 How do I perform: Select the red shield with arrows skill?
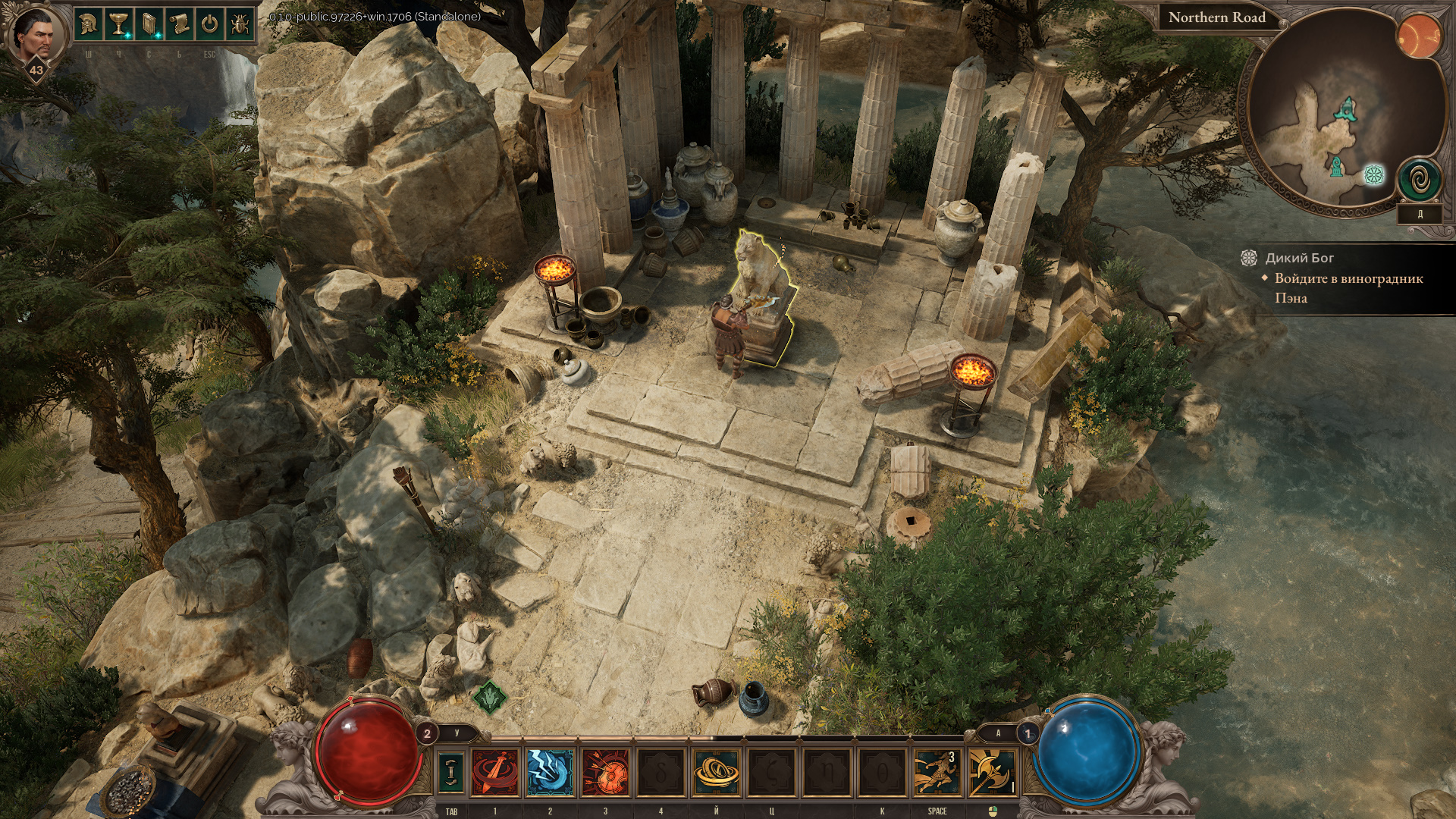coord(605,772)
